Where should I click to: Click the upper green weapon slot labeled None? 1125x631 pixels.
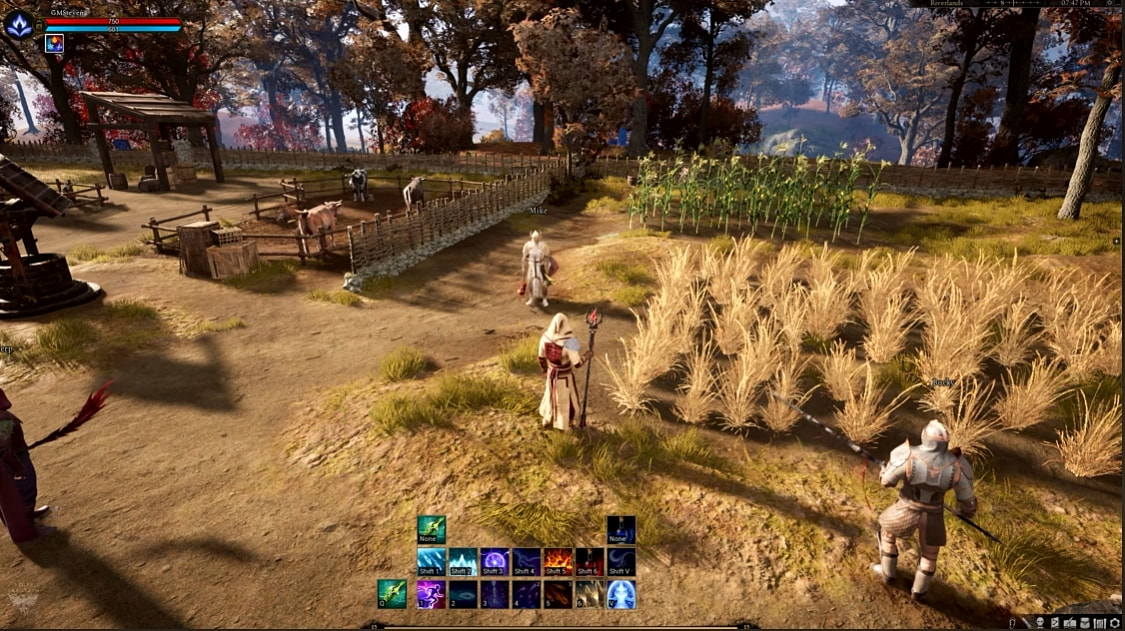431,529
